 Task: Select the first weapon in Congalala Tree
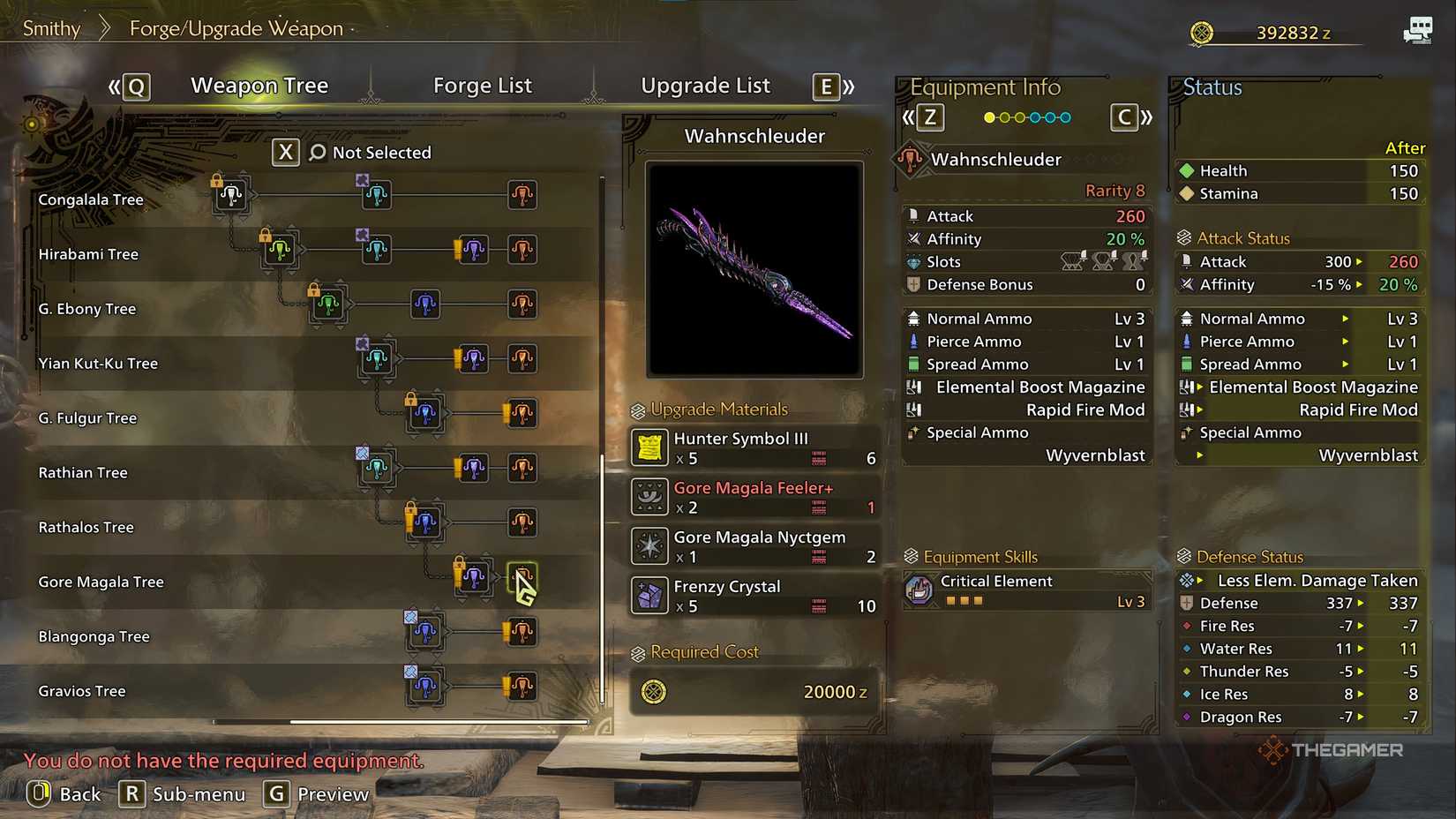[x=231, y=196]
